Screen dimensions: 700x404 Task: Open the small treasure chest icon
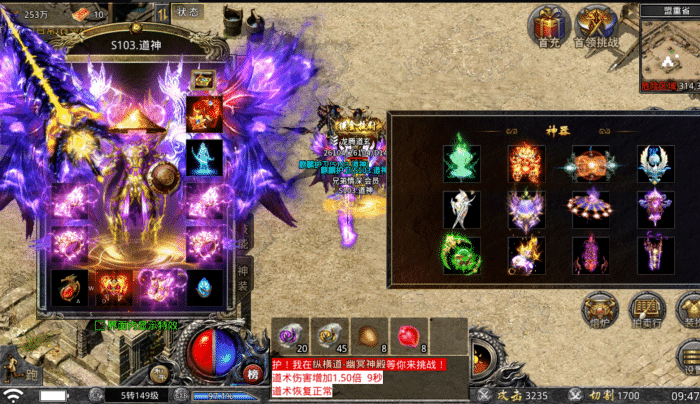pyautogui.click(x=204, y=79)
